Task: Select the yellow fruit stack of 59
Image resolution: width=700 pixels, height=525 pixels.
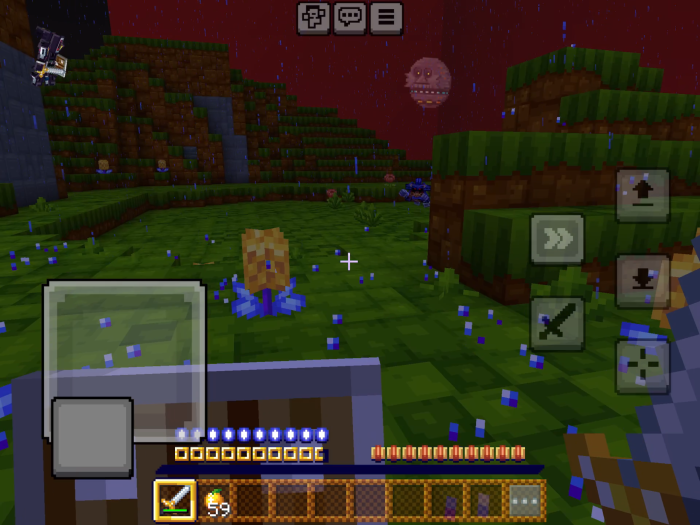Action: (x=216, y=500)
